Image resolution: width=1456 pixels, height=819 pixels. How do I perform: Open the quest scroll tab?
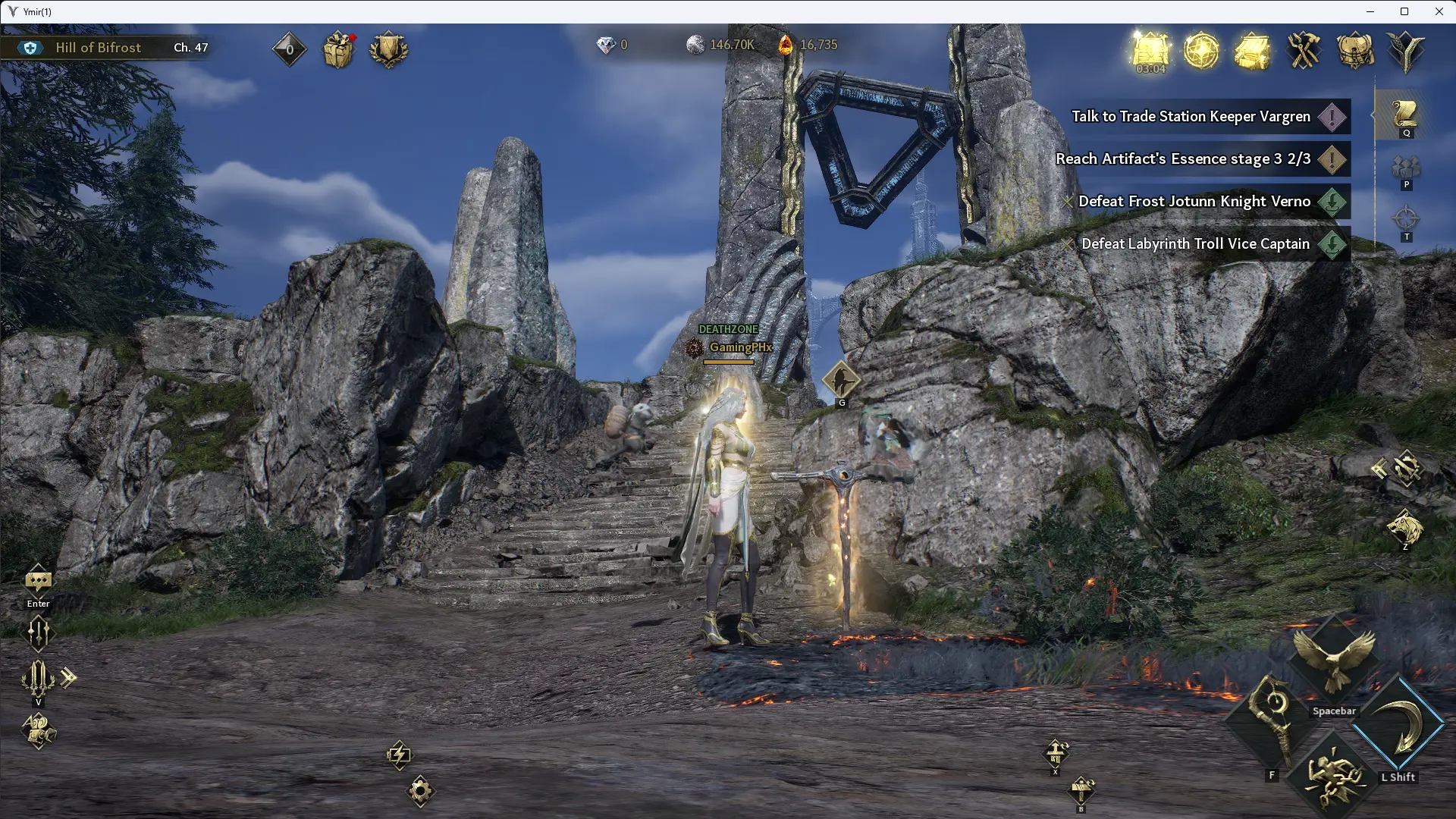coord(1405,115)
